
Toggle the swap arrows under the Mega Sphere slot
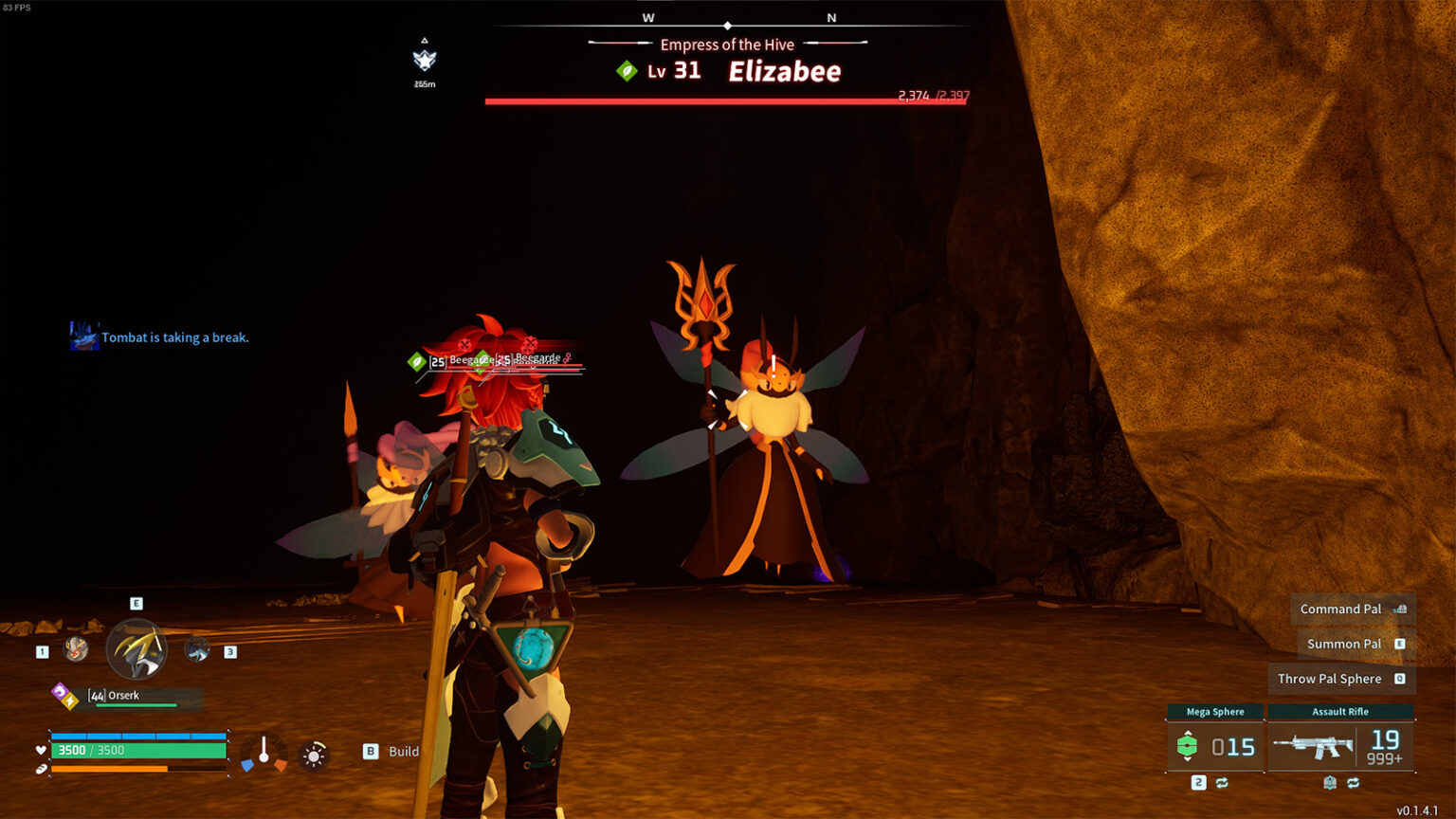(1222, 783)
